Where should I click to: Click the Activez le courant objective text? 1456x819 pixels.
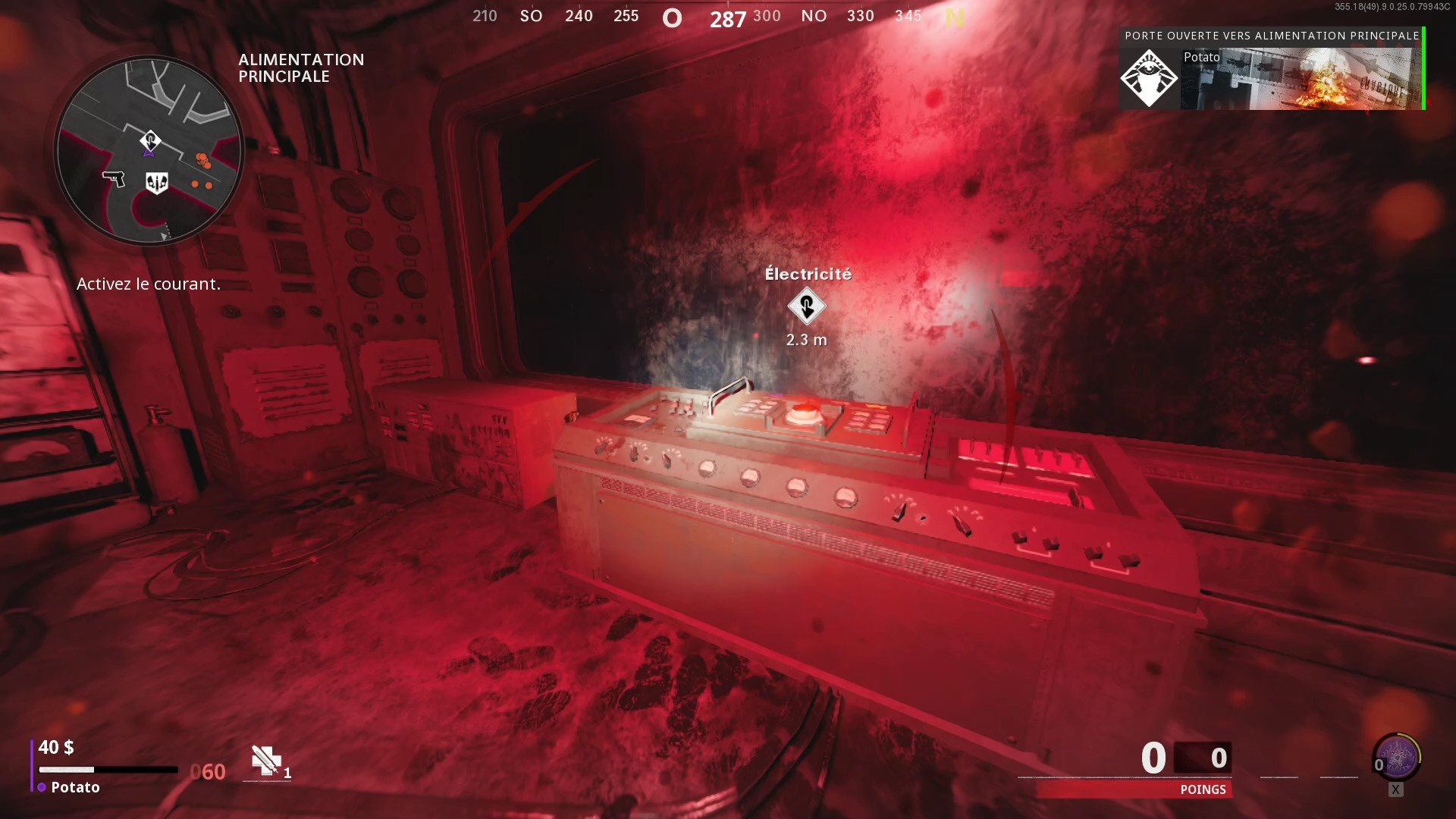(x=149, y=284)
